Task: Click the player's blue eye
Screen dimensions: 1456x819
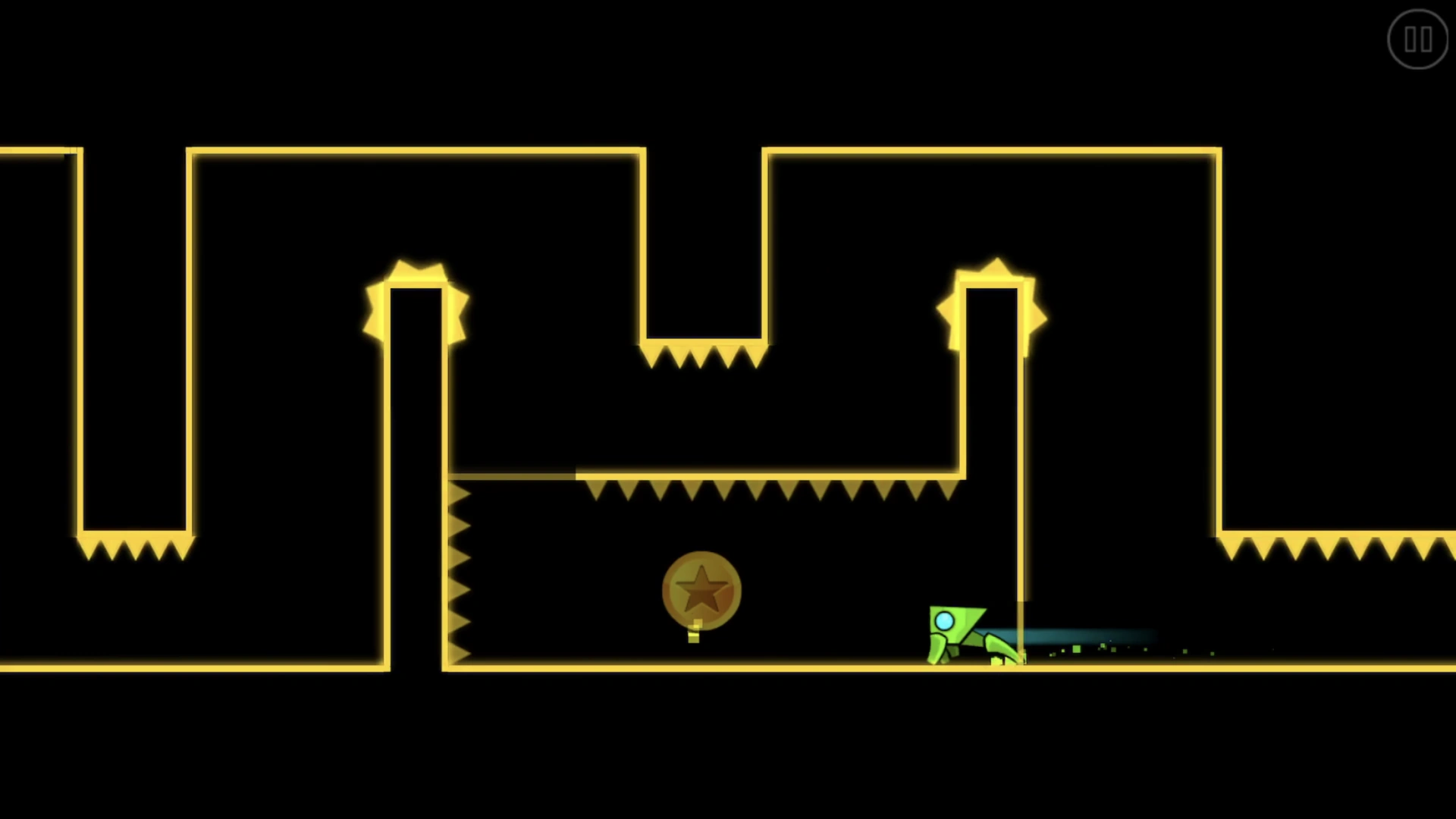Action: point(946,621)
